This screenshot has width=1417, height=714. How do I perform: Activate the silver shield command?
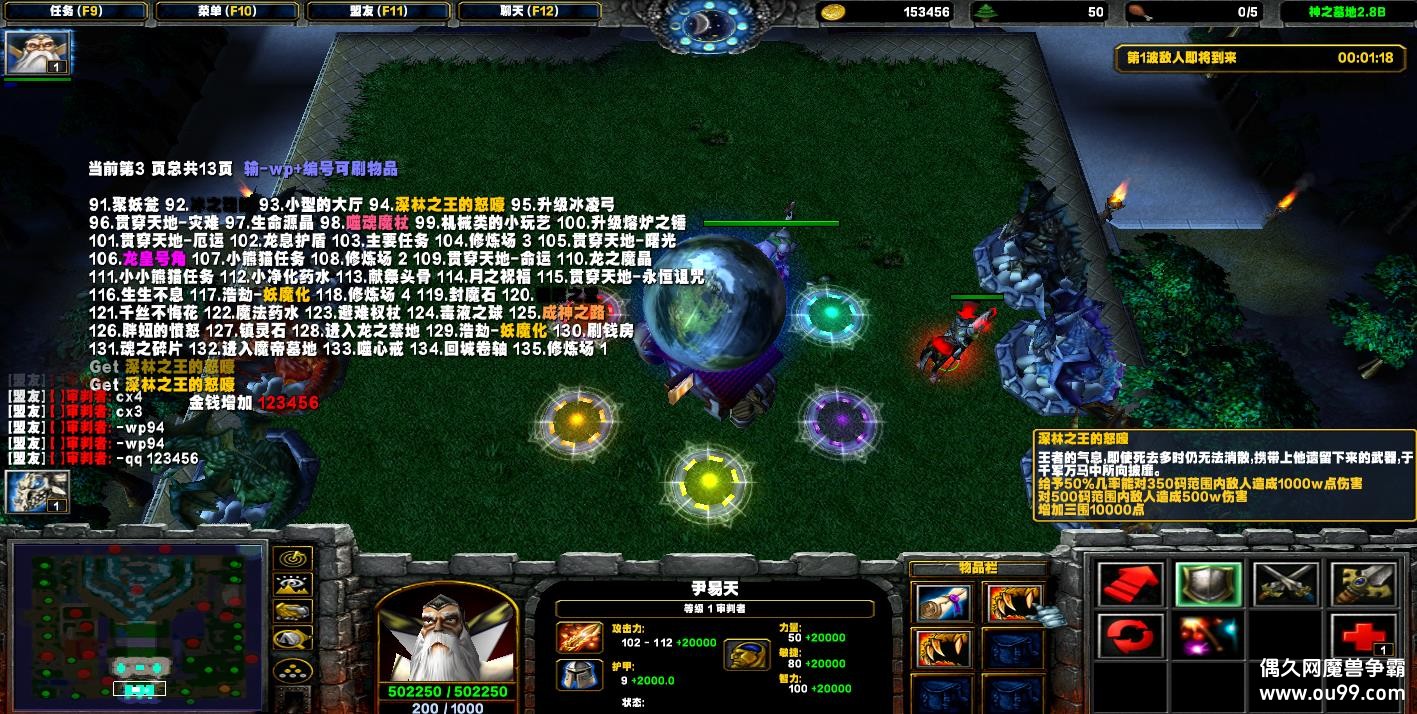coord(1208,584)
